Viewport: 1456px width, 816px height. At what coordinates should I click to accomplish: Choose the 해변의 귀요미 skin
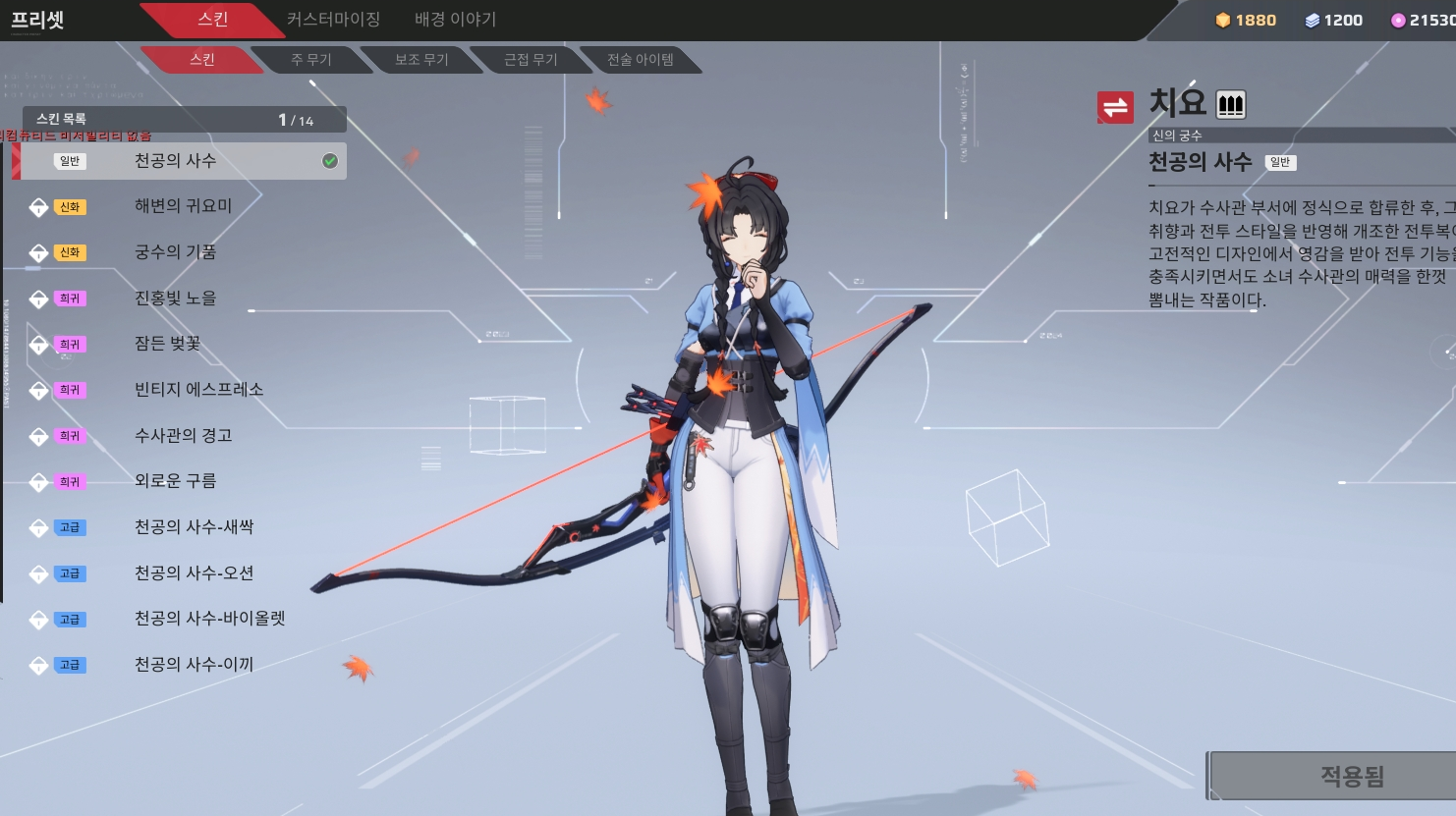point(183,206)
